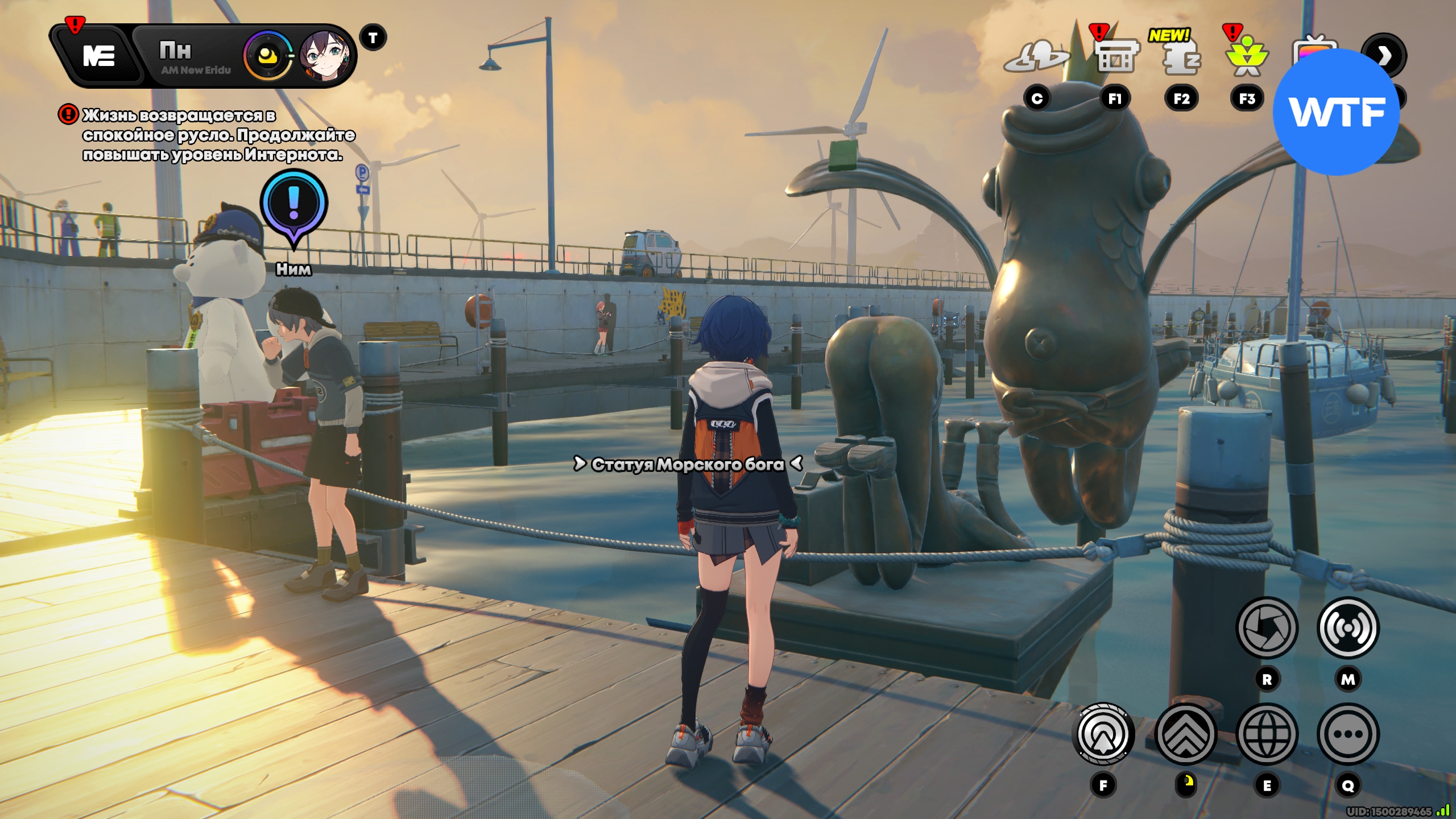Click the double chevron sprint button
Viewport: 1456px width, 819px height.
point(1186,734)
